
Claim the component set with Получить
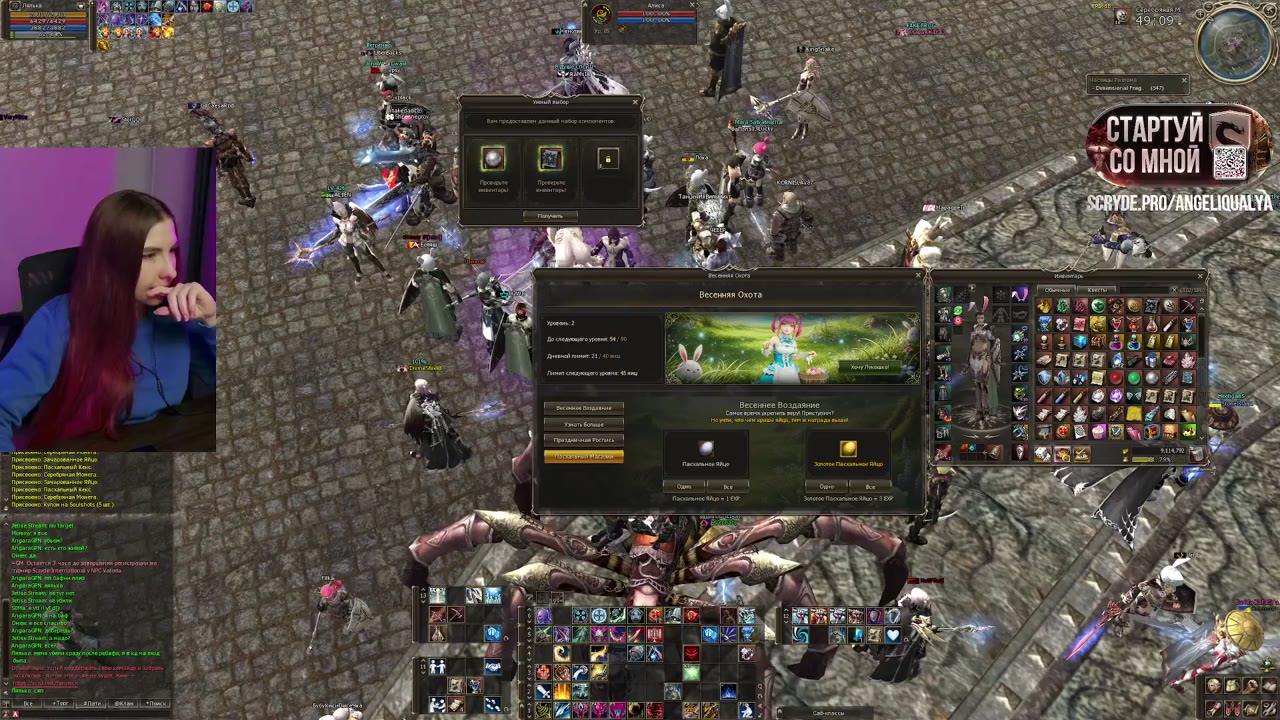[x=550, y=216]
